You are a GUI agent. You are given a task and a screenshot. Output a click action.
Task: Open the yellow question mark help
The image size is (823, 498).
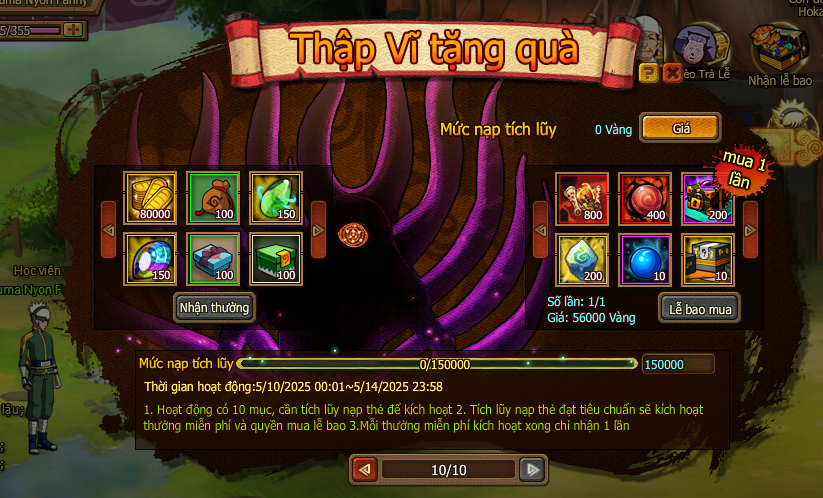click(648, 72)
